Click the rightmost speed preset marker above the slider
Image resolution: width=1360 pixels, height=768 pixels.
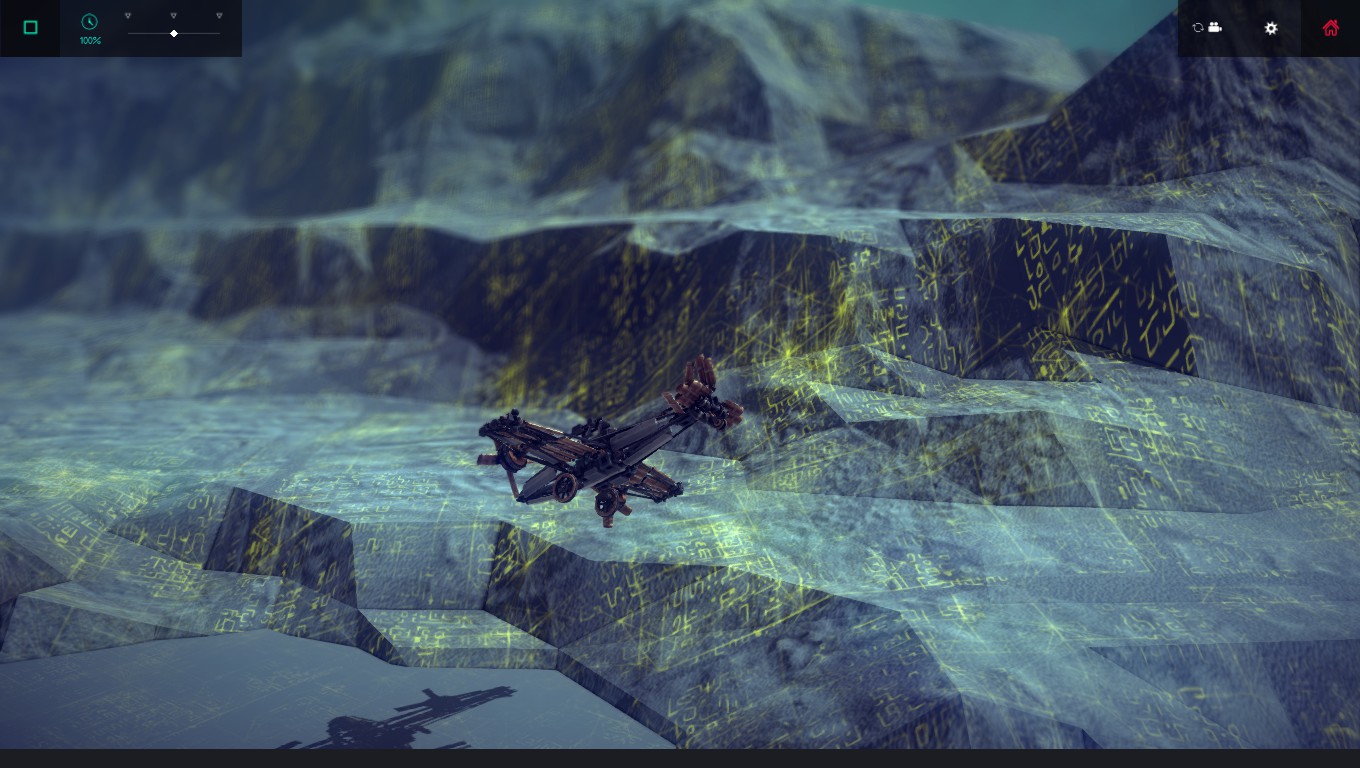pyautogui.click(x=219, y=16)
